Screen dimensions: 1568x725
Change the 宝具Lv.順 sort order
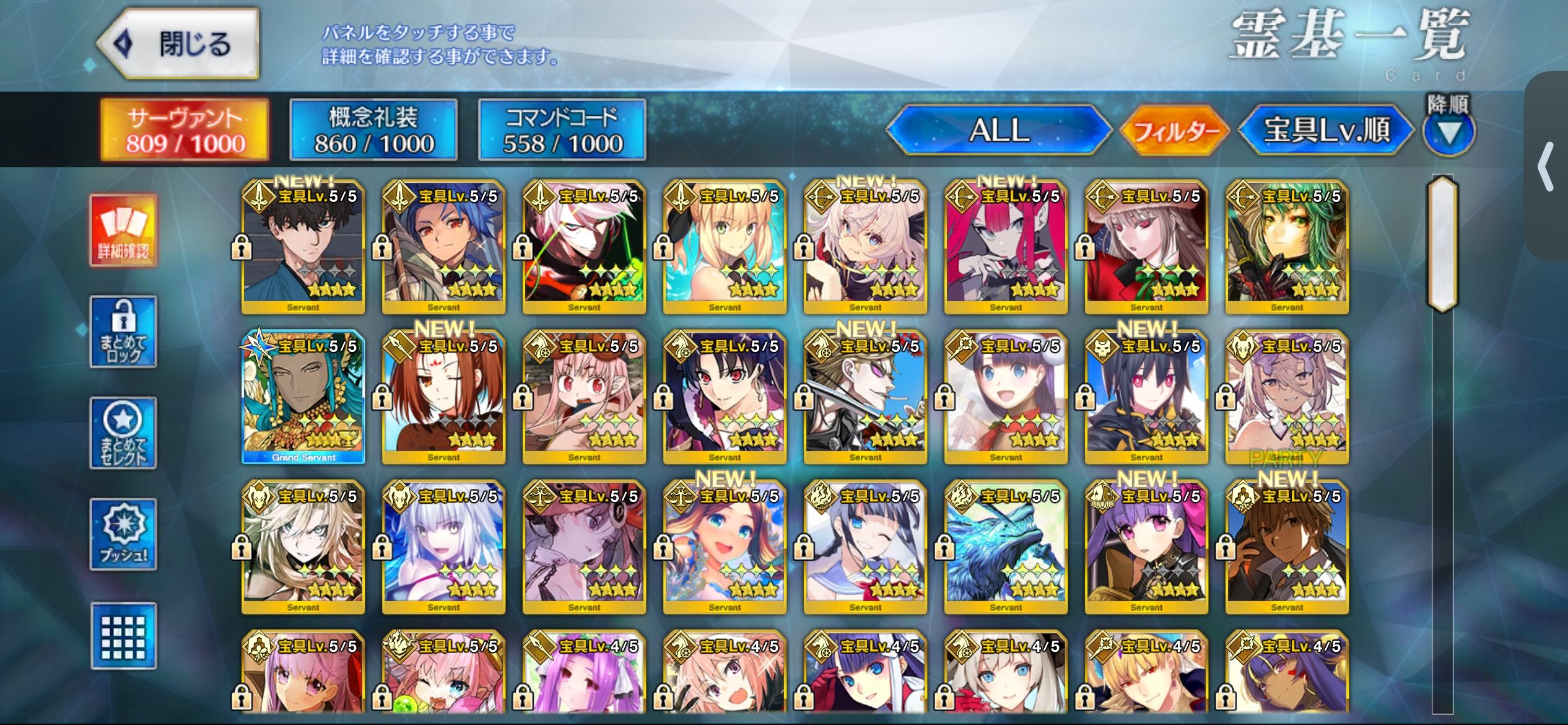(1326, 130)
